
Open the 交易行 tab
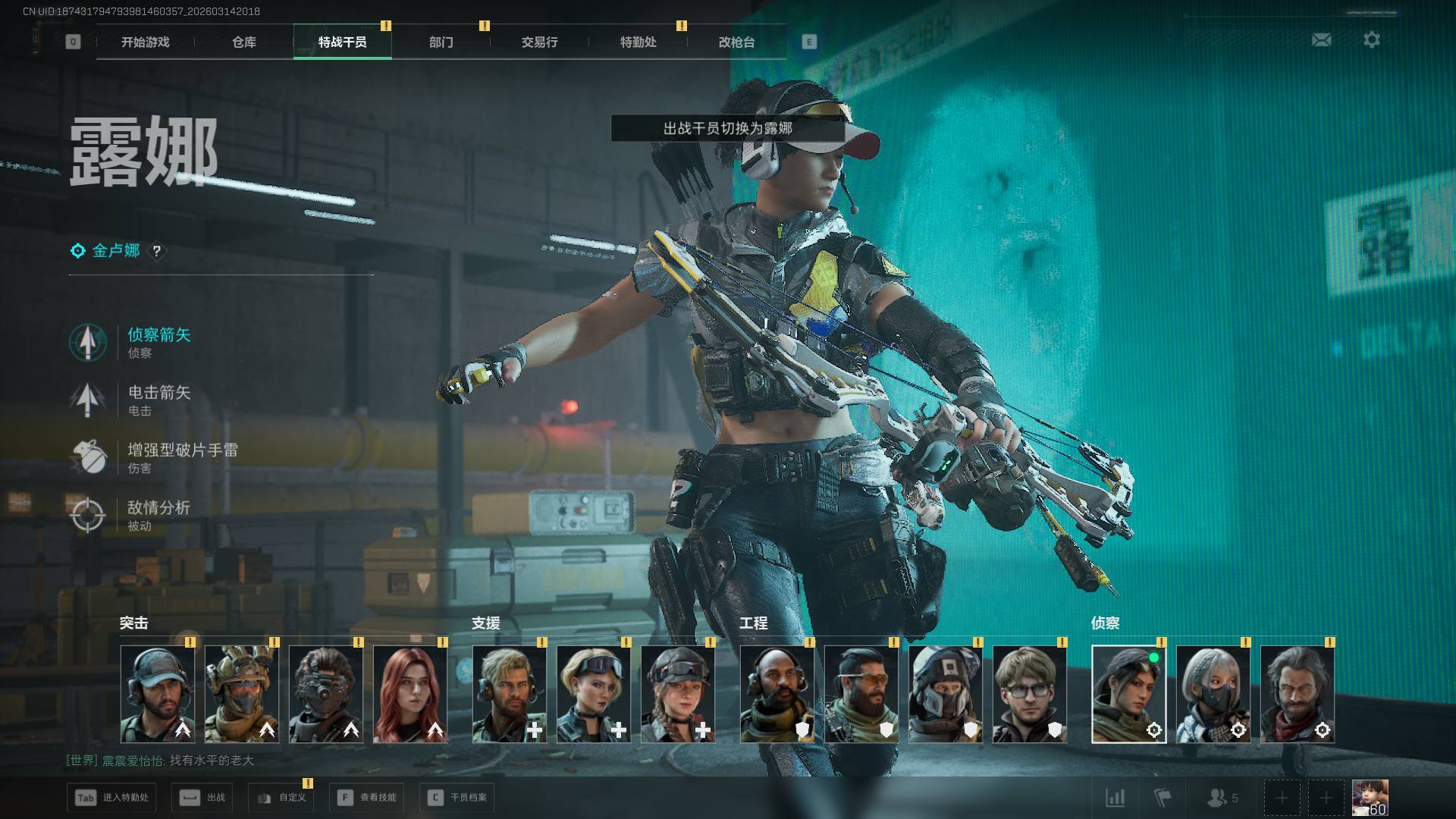[540, 42]
